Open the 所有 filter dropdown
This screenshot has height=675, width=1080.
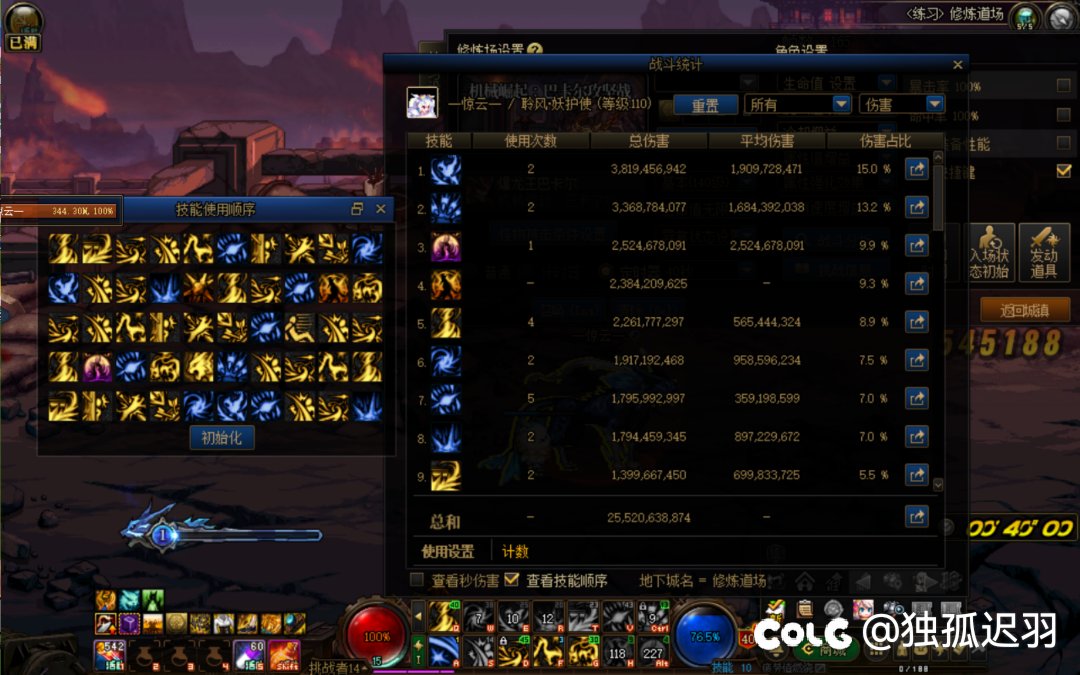(x=798, y=104)
